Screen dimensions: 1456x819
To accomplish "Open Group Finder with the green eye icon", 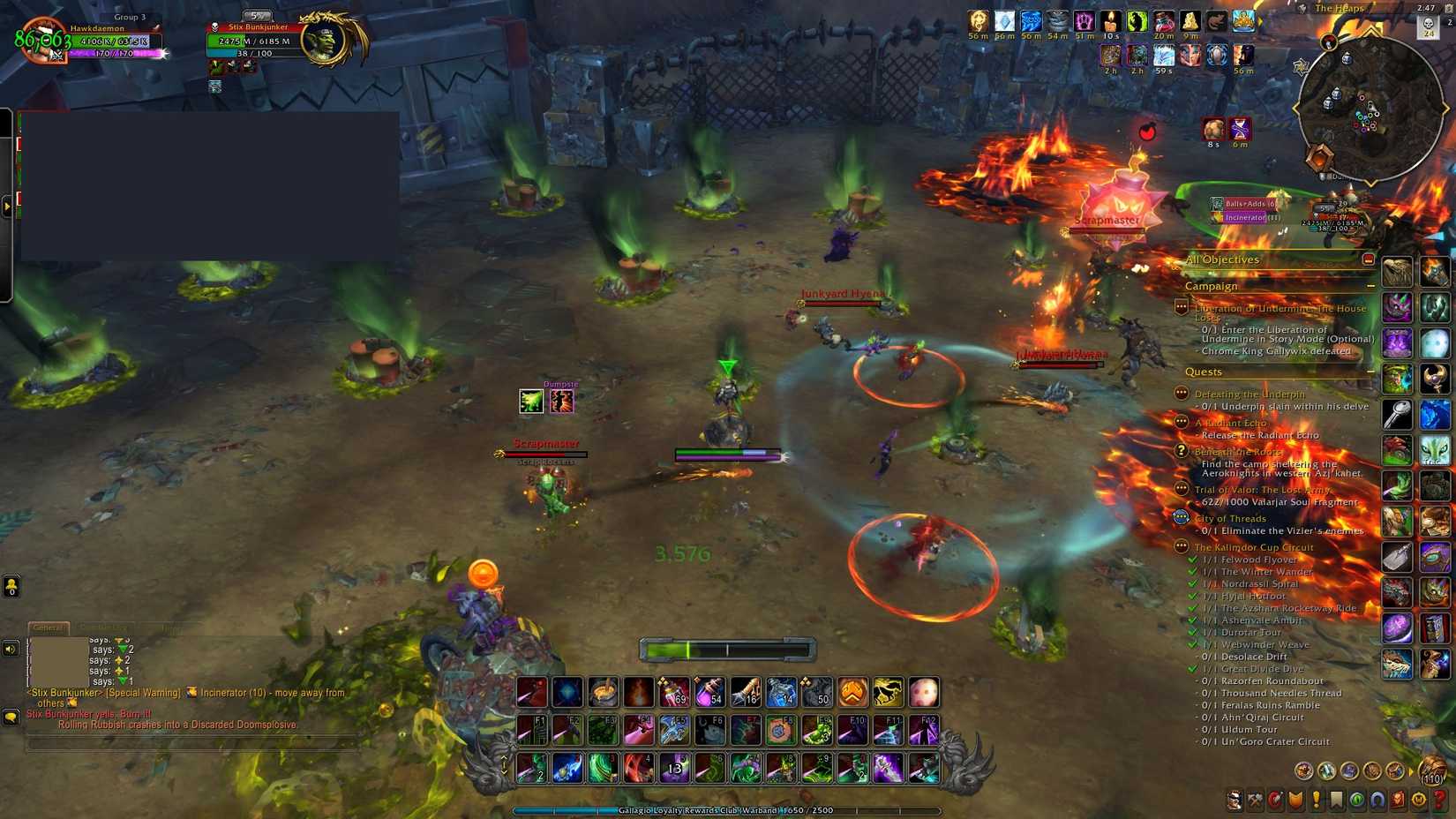I will point(1355,800).
